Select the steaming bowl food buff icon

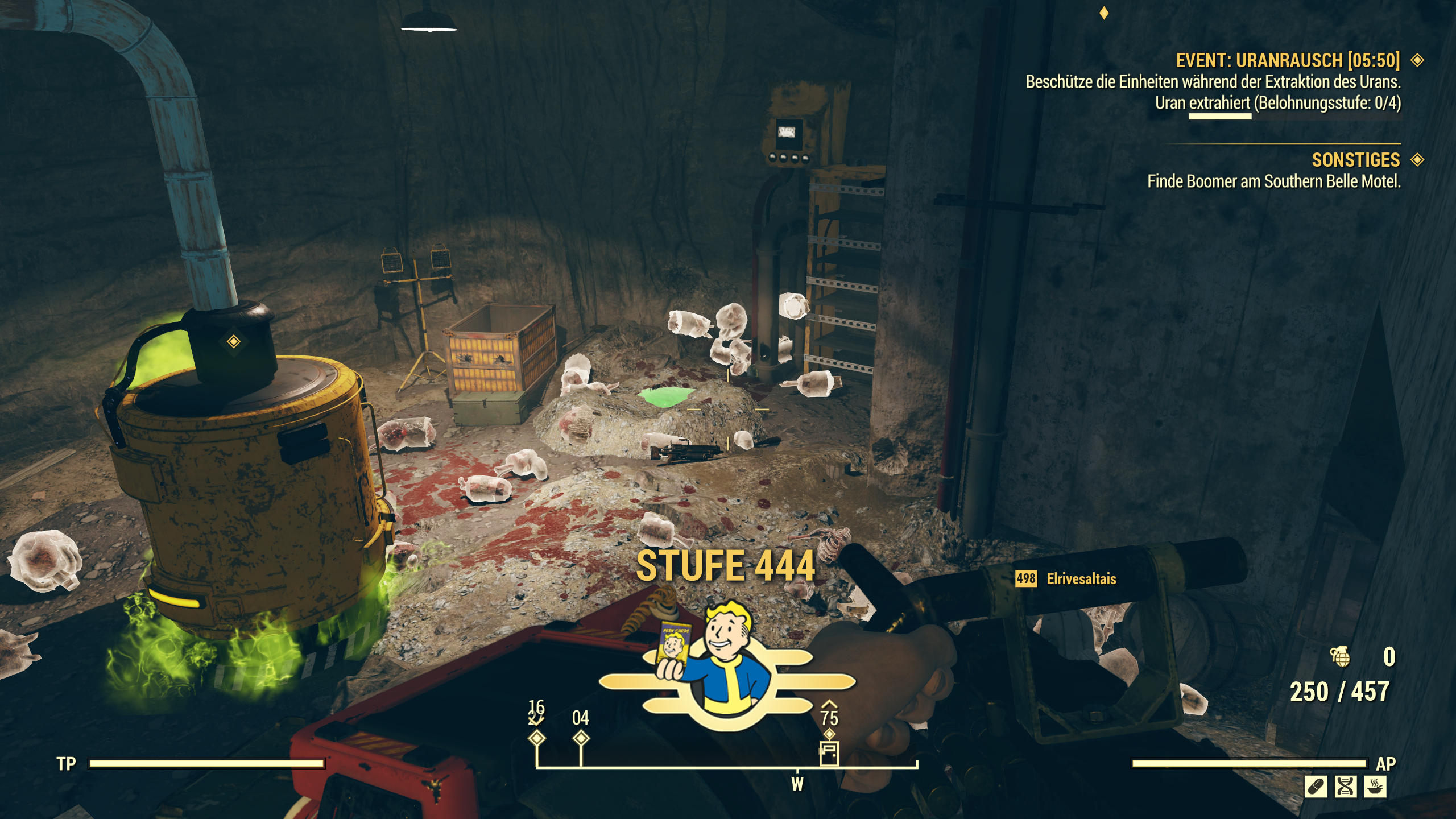point(1375,787)
